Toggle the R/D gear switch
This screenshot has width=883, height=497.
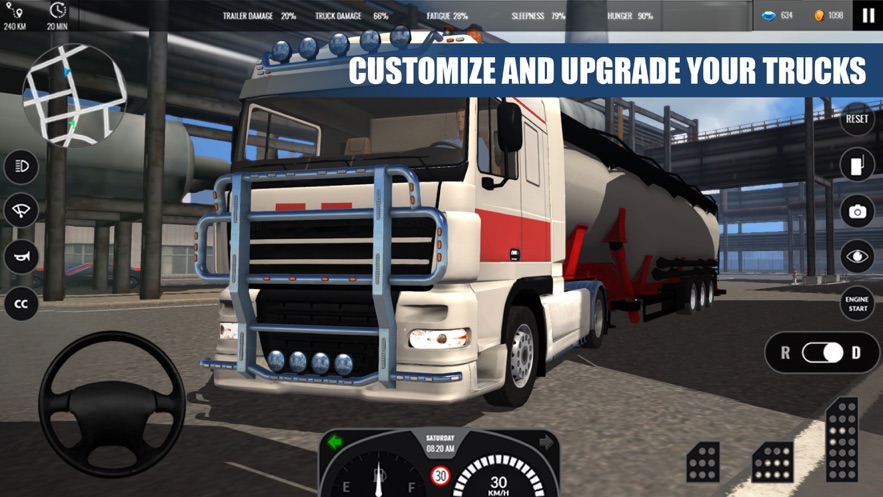point(822,353)
